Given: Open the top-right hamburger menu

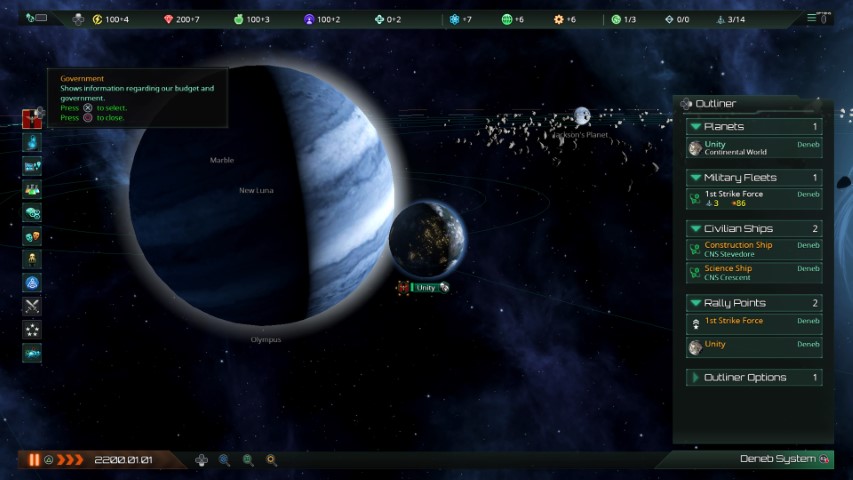Looking at the screenshot, I should (814, 18).
